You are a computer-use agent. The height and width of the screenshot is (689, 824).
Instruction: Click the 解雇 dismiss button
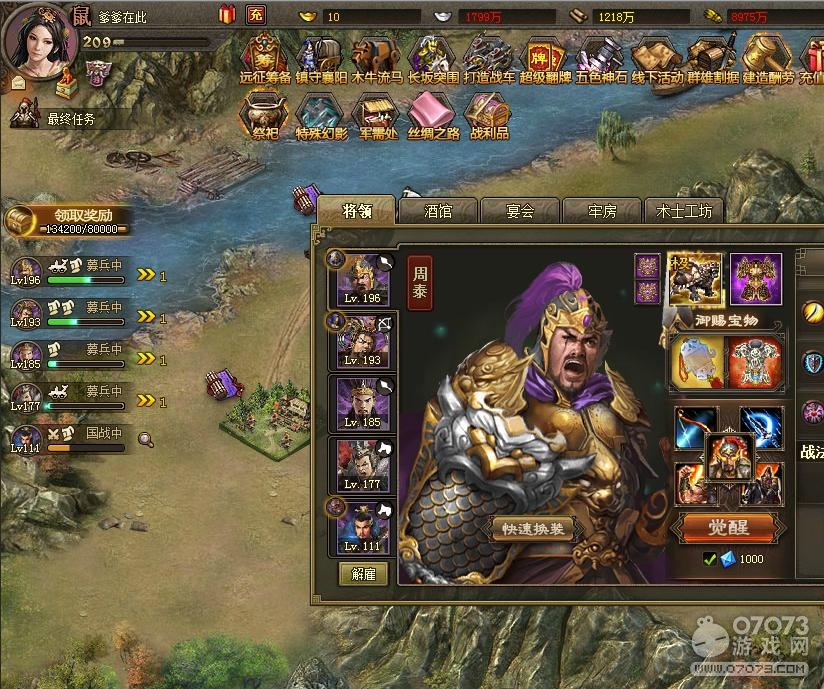(x=362, y=574)
